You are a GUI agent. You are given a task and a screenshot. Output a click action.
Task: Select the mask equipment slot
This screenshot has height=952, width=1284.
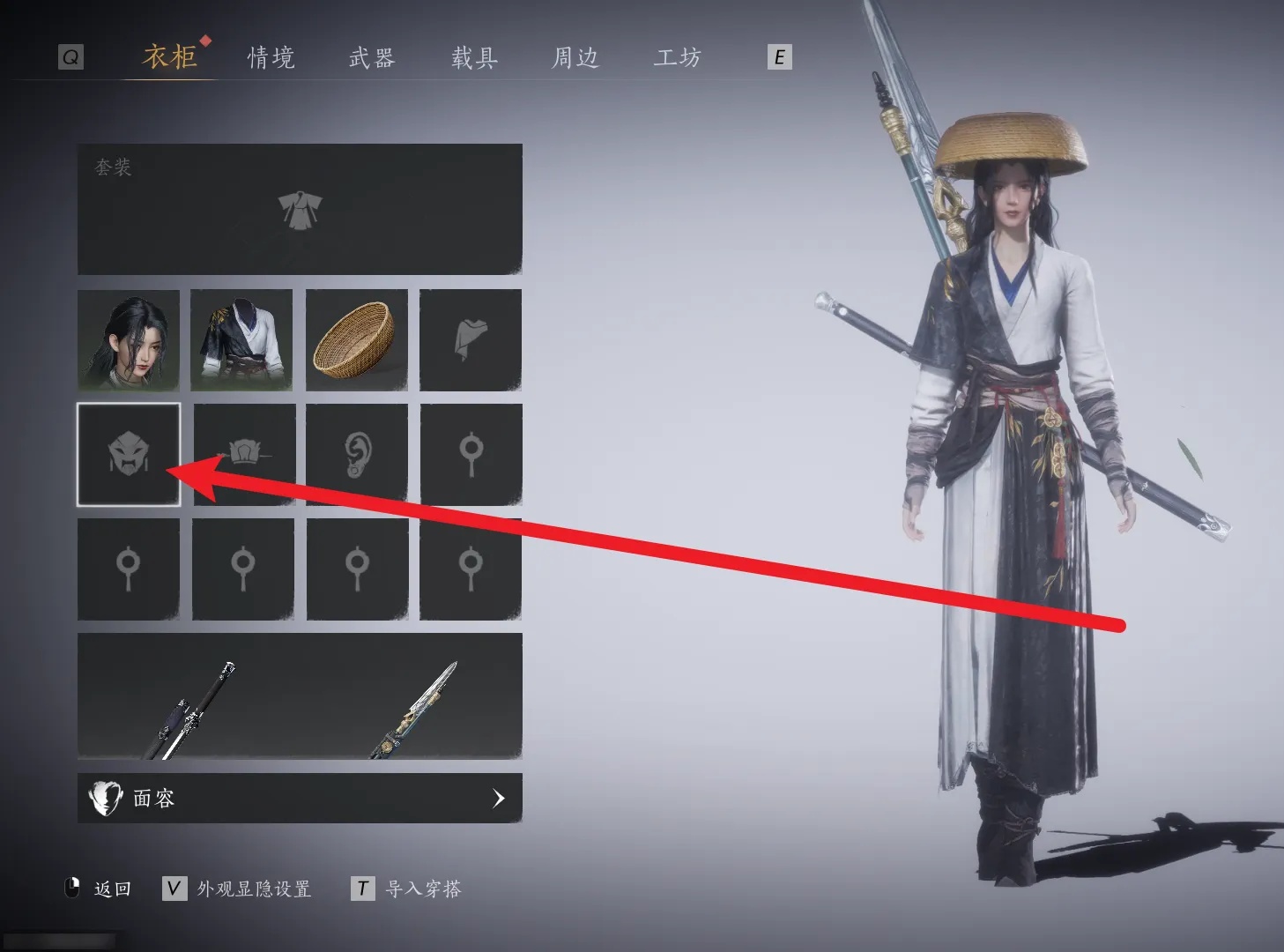[x=129, y=454]
